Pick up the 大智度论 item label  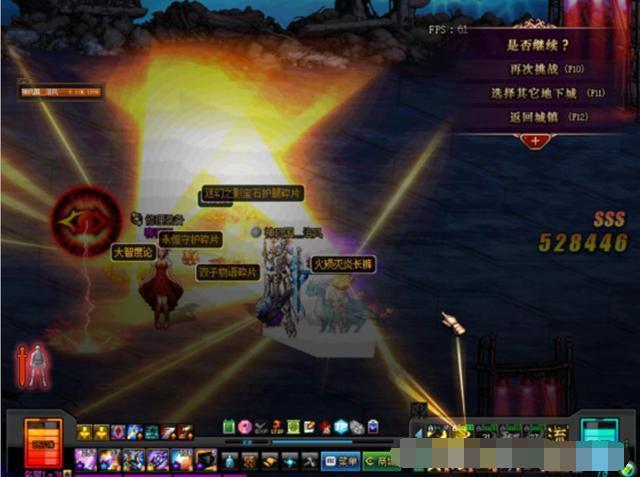click(132, 251)
